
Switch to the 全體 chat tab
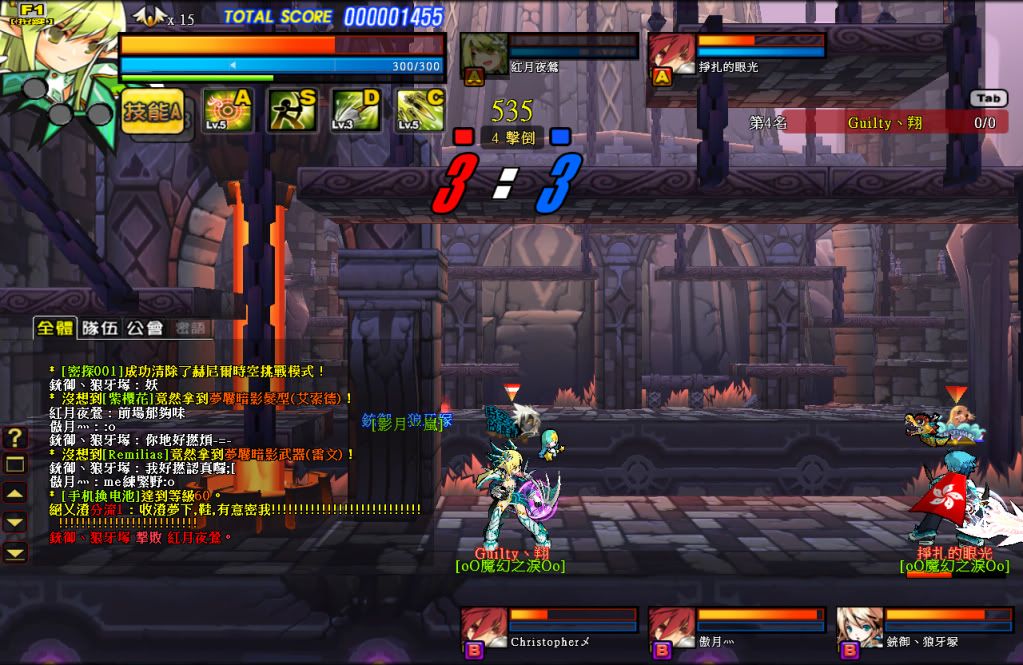54,327
